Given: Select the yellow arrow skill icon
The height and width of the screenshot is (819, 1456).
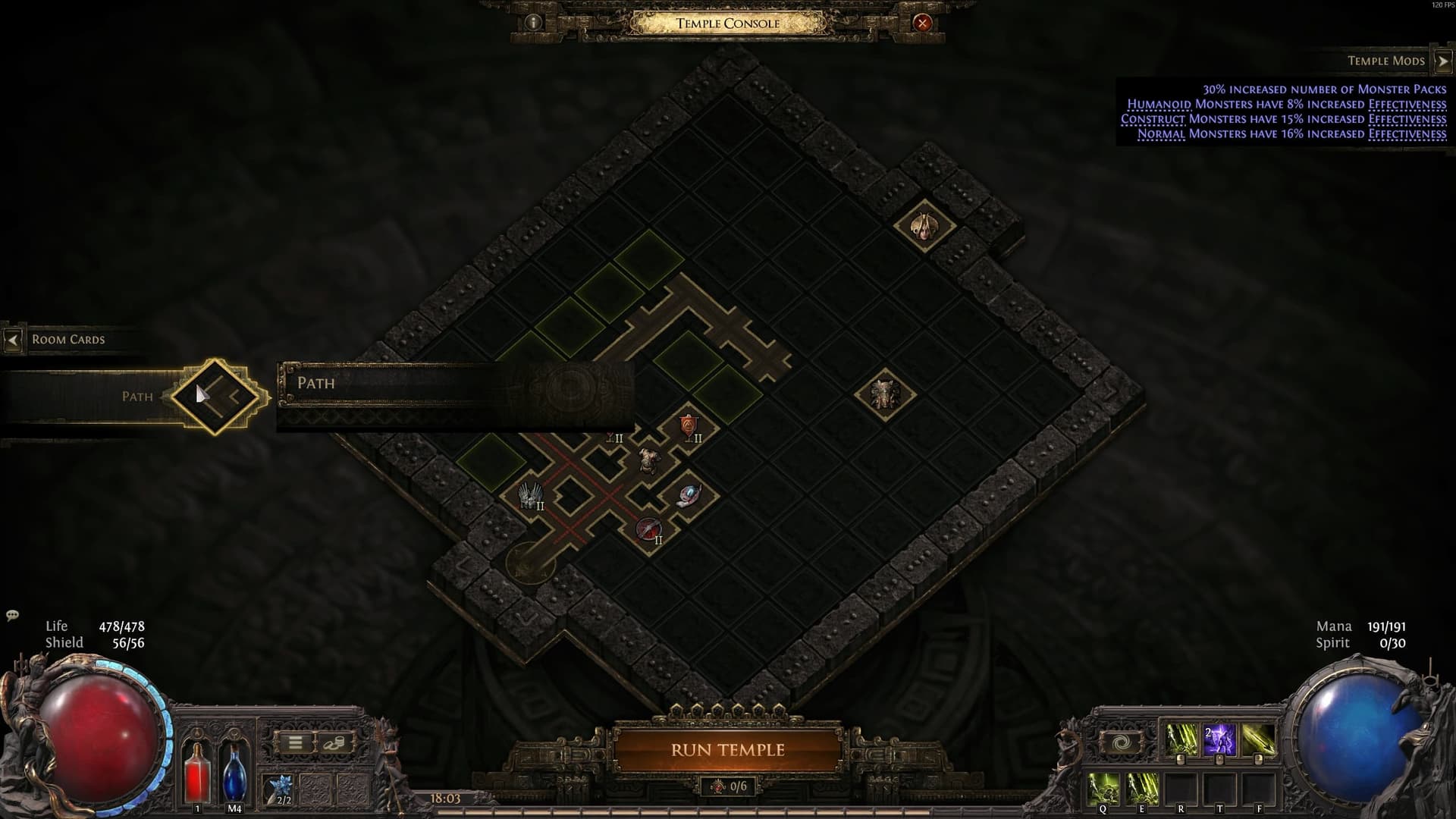Looking at the screenshot, I should 1257,739.
